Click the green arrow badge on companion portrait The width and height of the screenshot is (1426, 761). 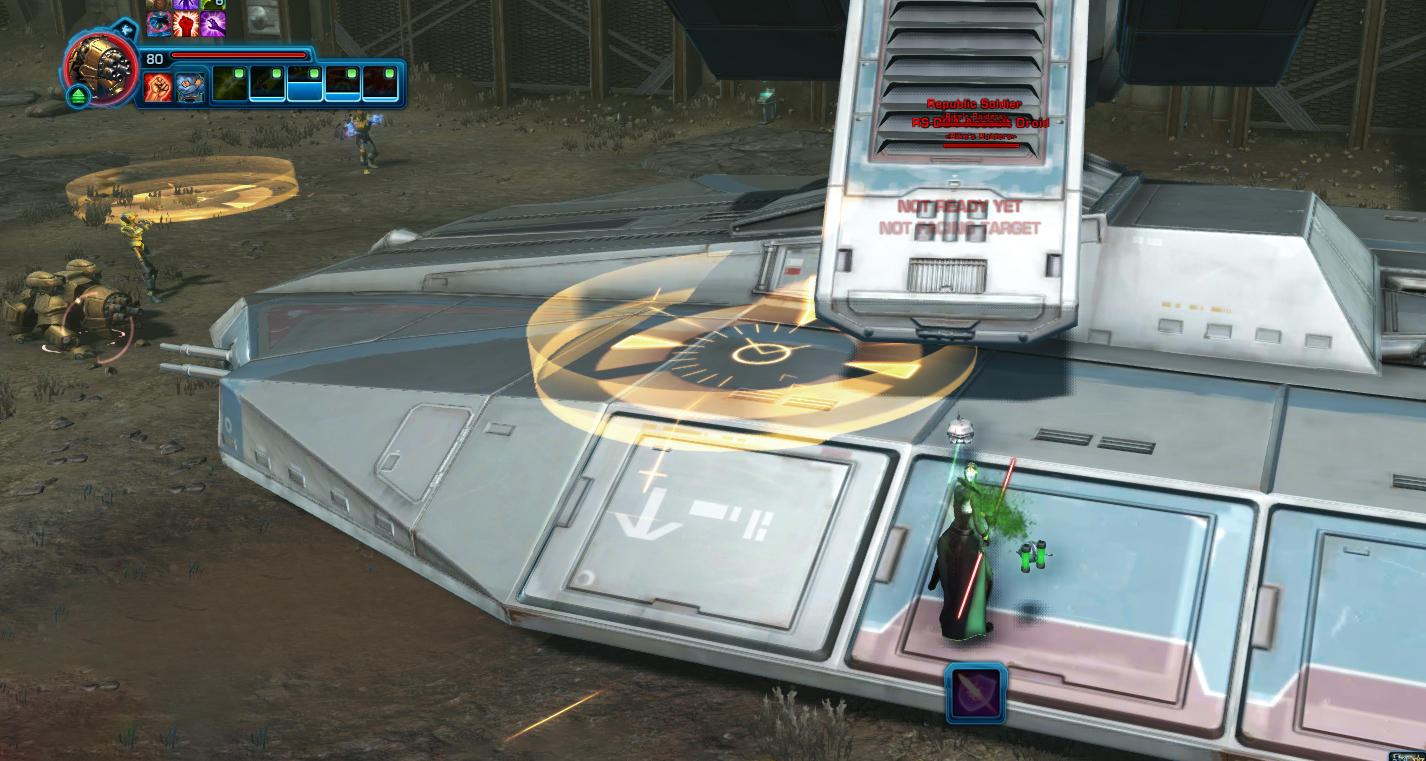pyautogui.click(x=79, y=97)
